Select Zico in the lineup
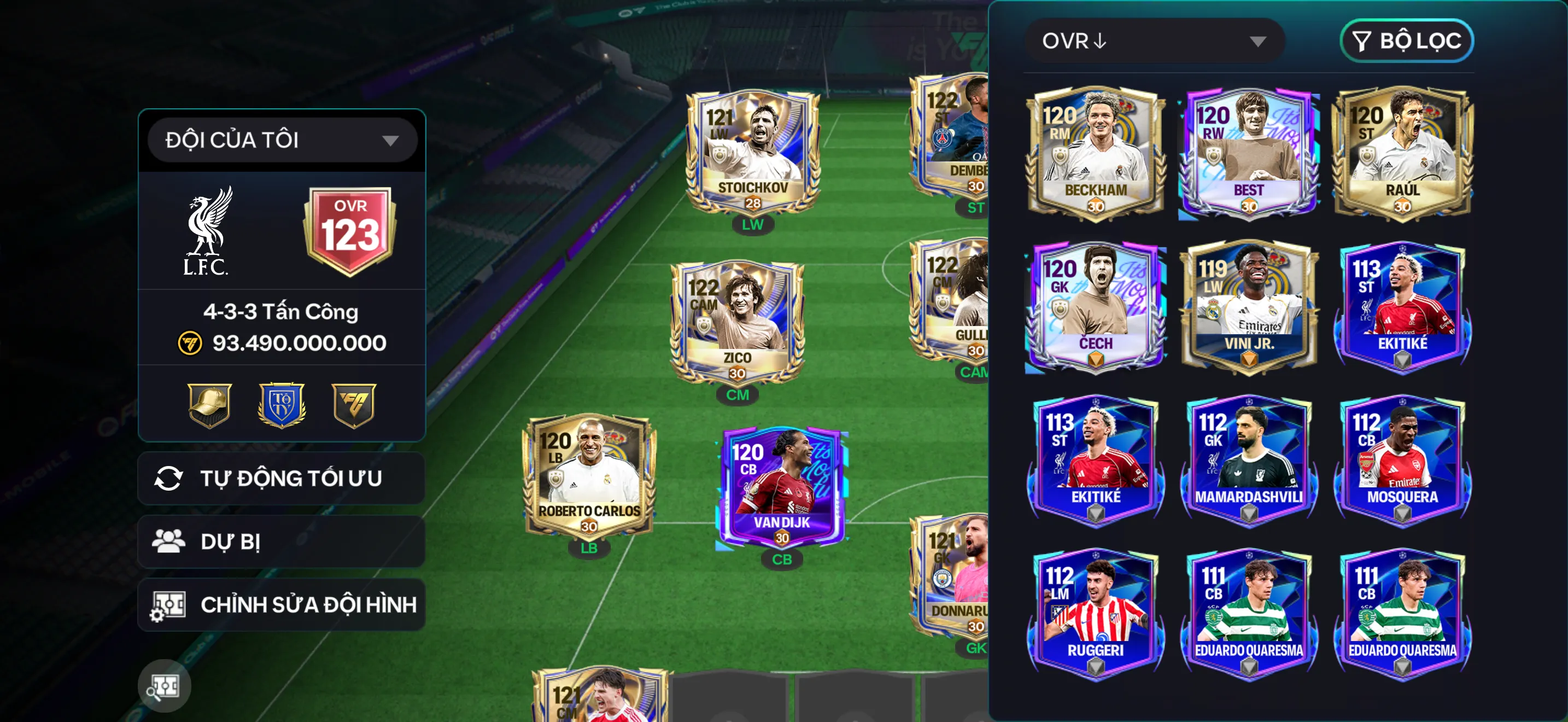 [x=737, y=324]
